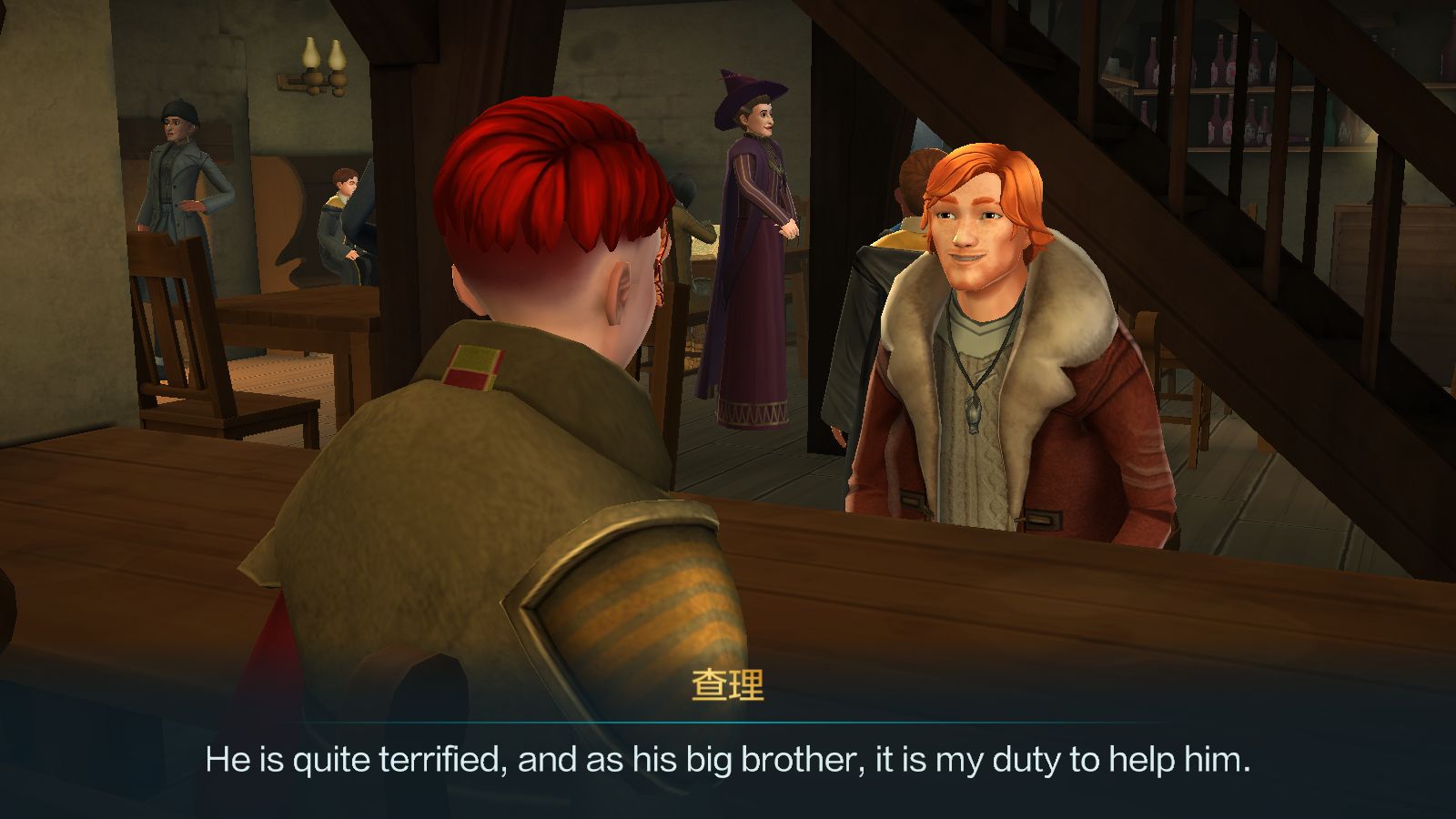Advance the dialogue in the subtitle panel
The height and width of the screenshot is (819, 1456).
tap(728, 759)
